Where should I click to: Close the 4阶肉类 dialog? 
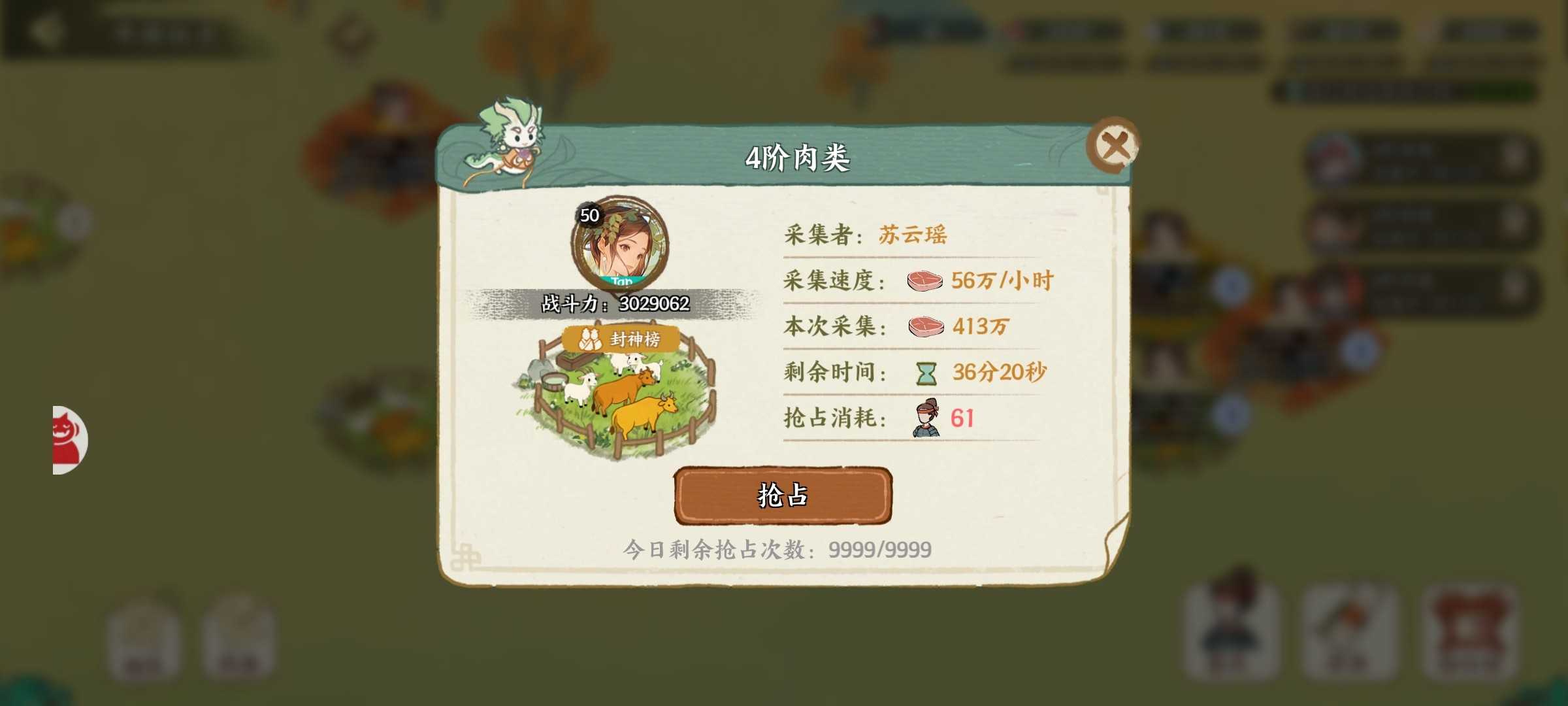(1116, 143)
